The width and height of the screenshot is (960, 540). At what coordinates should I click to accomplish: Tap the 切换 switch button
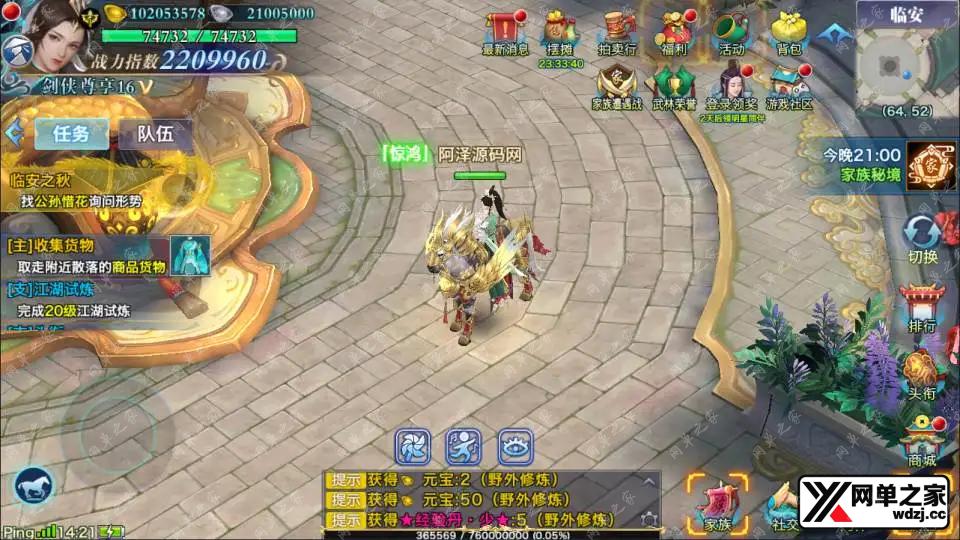tap(922, 236)
